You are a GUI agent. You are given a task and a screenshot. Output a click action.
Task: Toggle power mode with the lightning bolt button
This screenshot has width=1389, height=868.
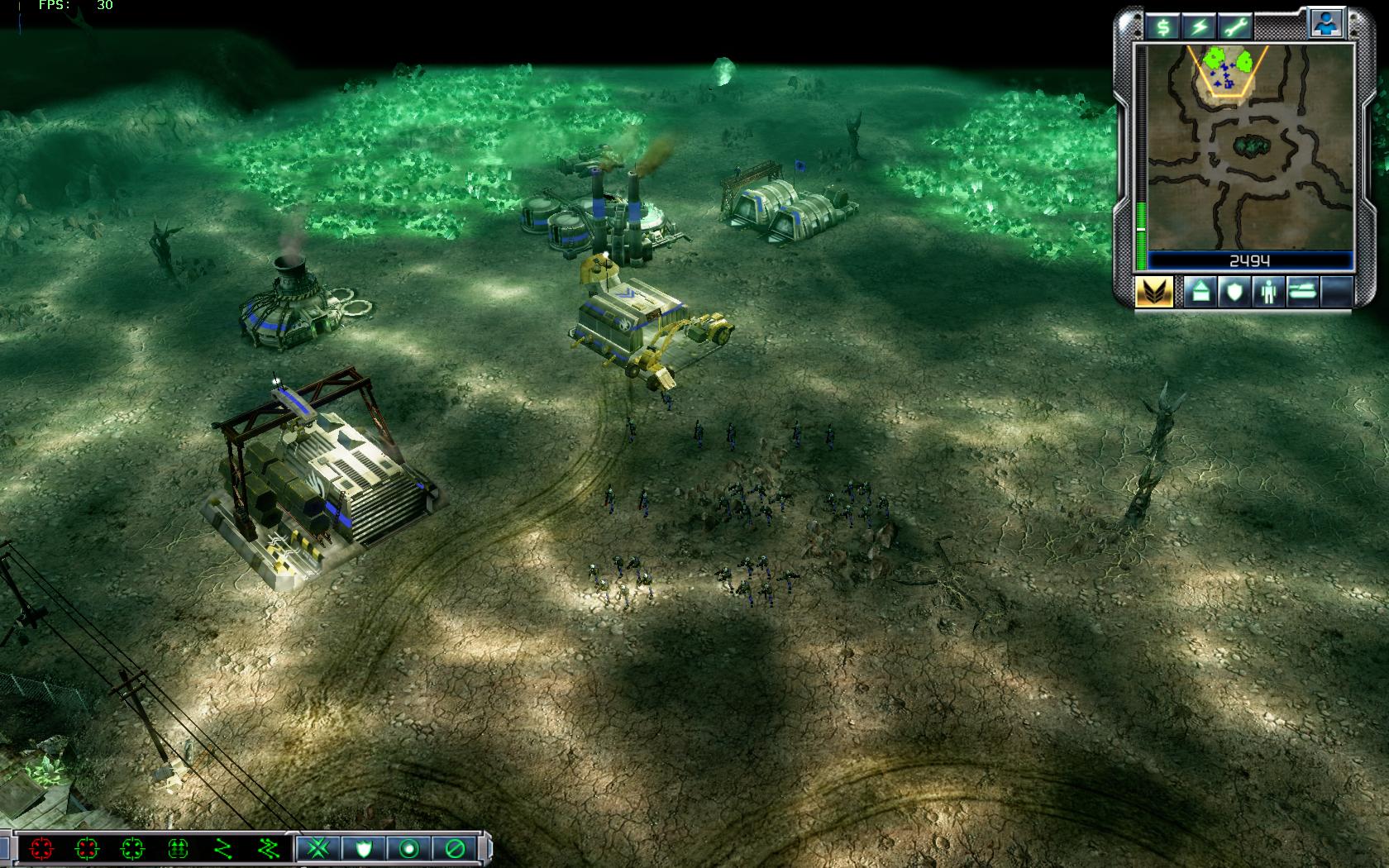[x=1199, y=27]
